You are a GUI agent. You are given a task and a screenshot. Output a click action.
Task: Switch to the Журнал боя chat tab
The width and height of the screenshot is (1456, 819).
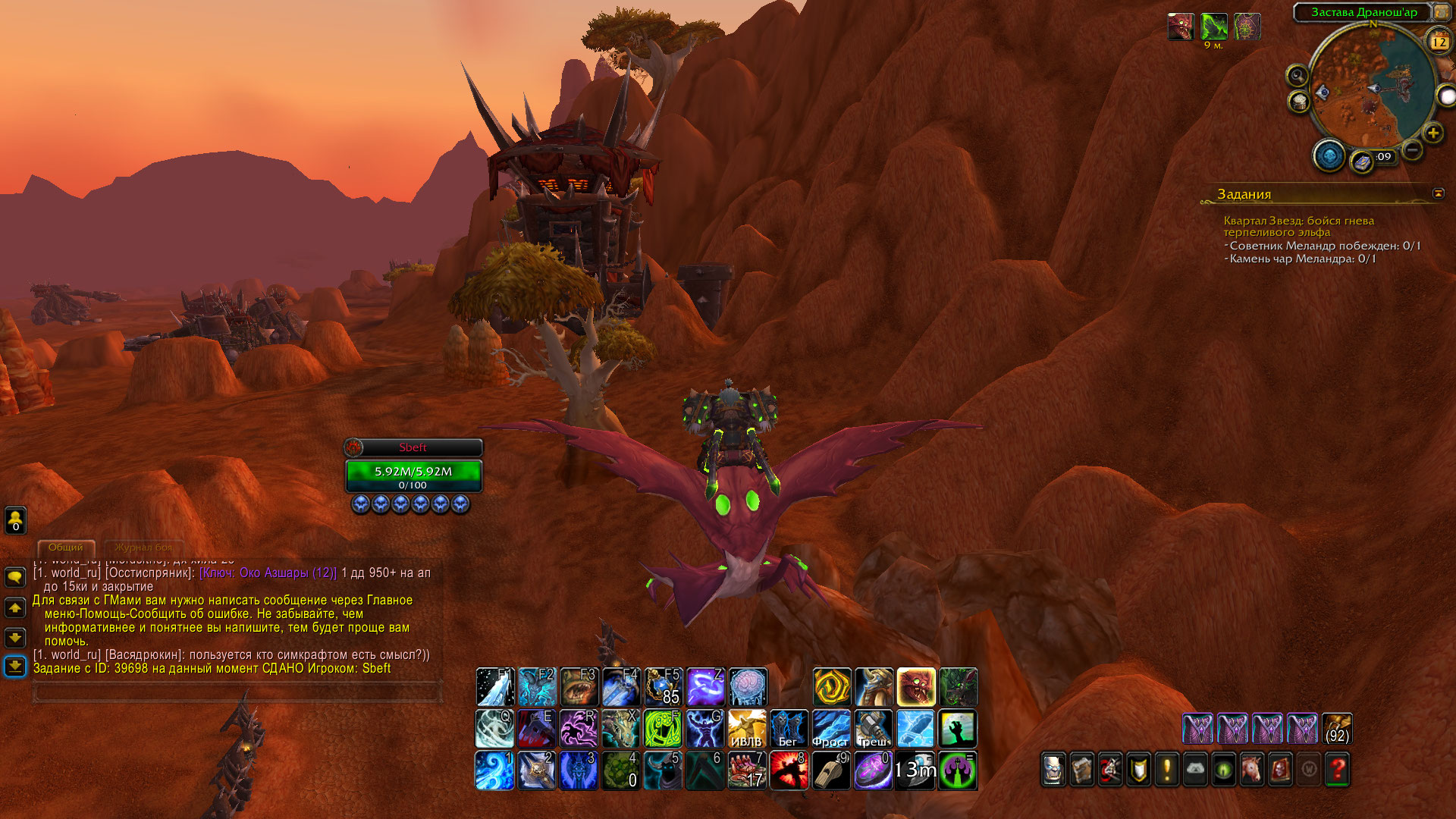[x=143, y=548]
